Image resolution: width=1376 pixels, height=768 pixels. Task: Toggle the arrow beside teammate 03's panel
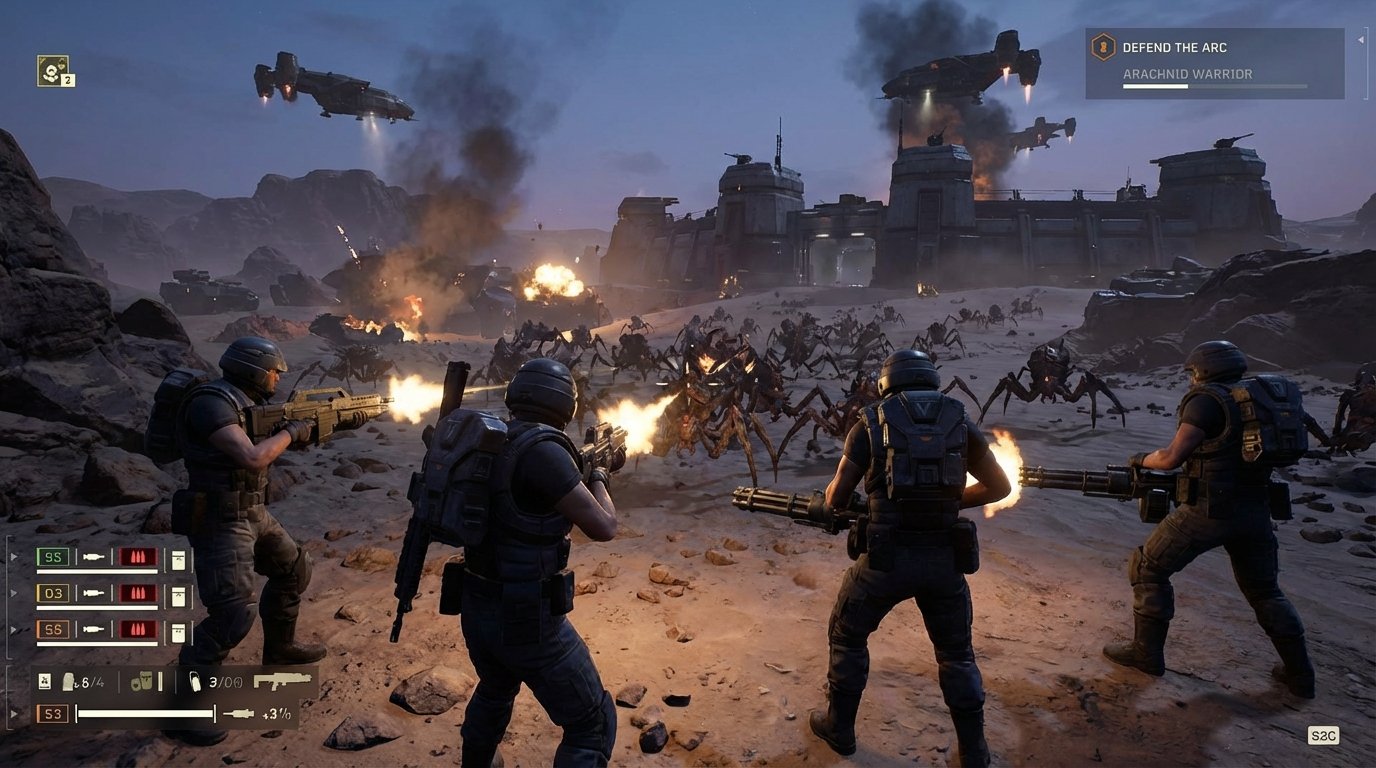click(12, 593)
